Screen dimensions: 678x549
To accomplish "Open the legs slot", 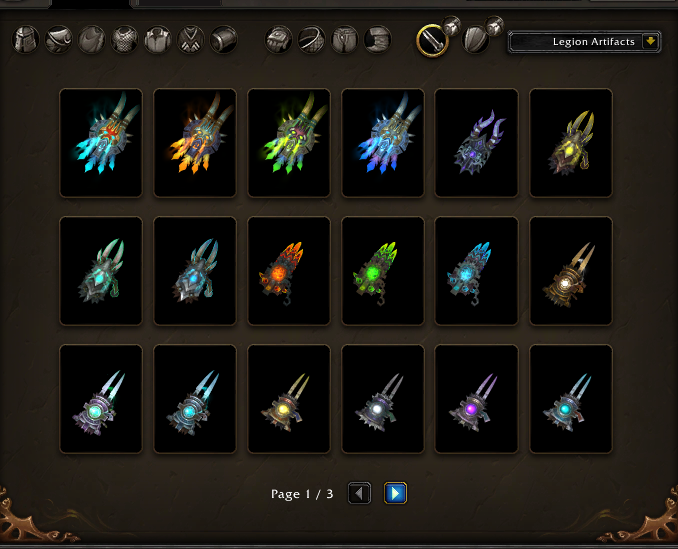I will coord(345,41).
